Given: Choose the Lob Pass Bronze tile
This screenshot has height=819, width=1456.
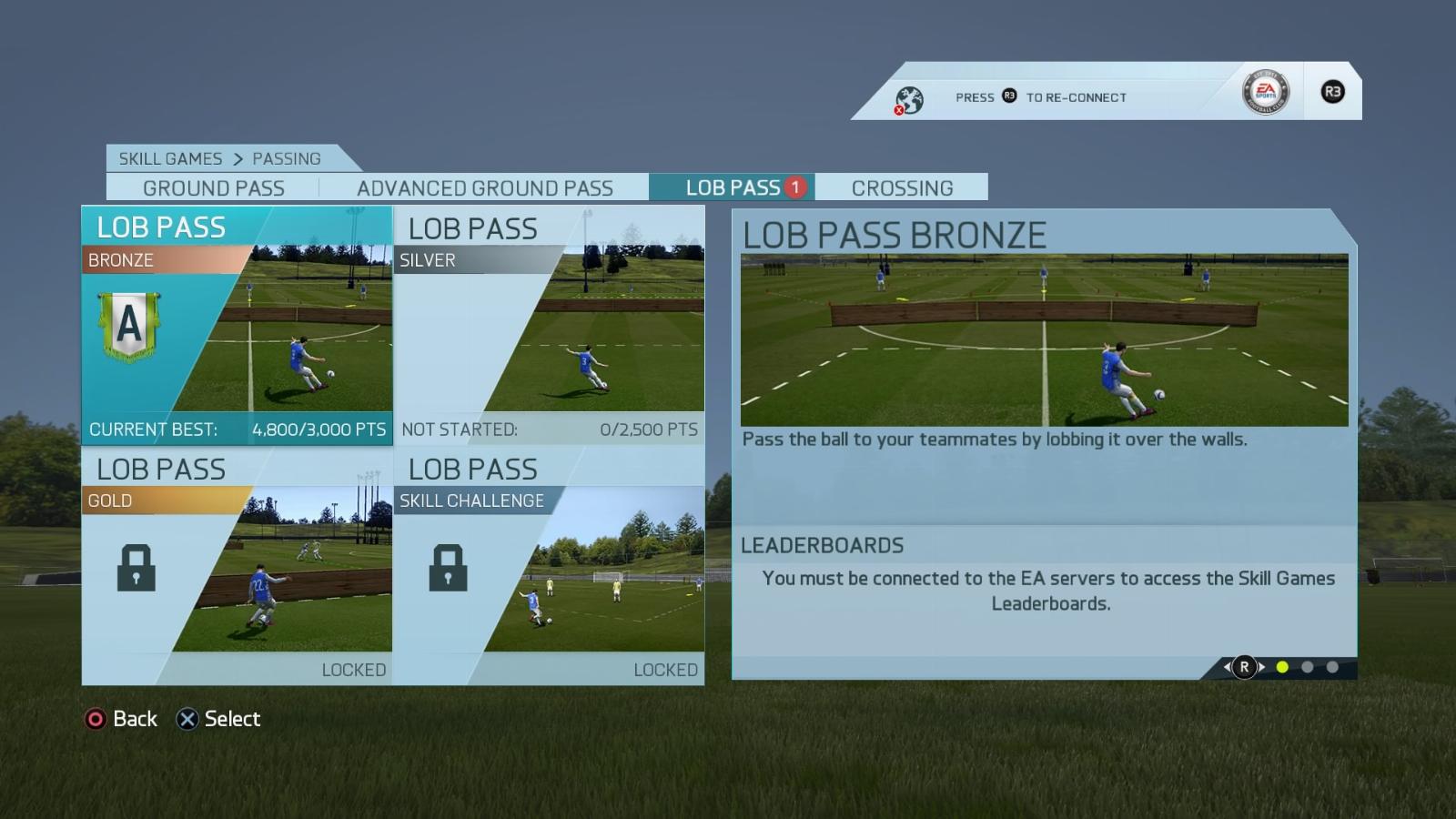Looking at the screenshot, I should (x=238, y=326).
